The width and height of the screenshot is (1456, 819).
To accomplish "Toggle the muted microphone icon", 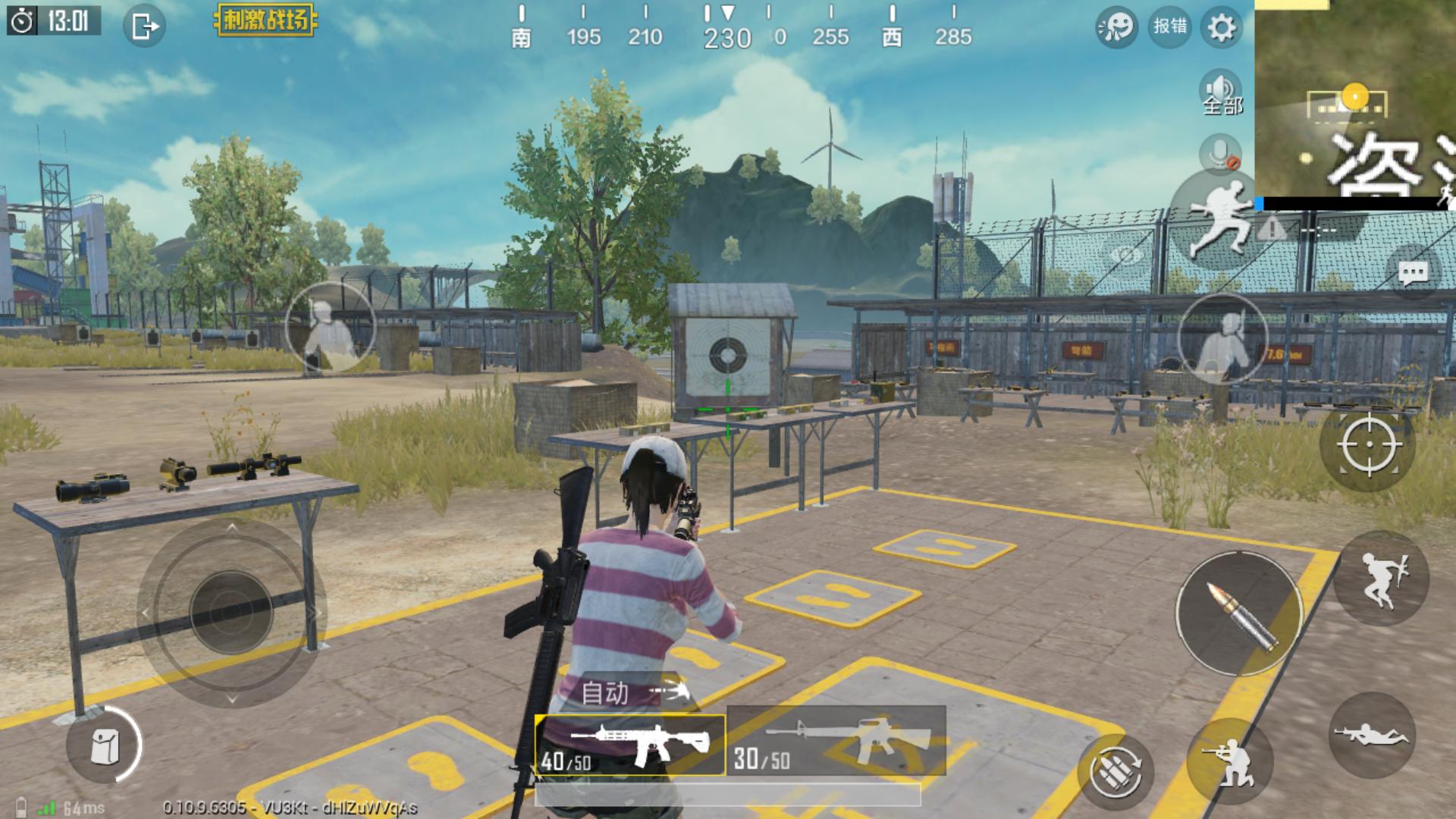I will click(1220, 154).
